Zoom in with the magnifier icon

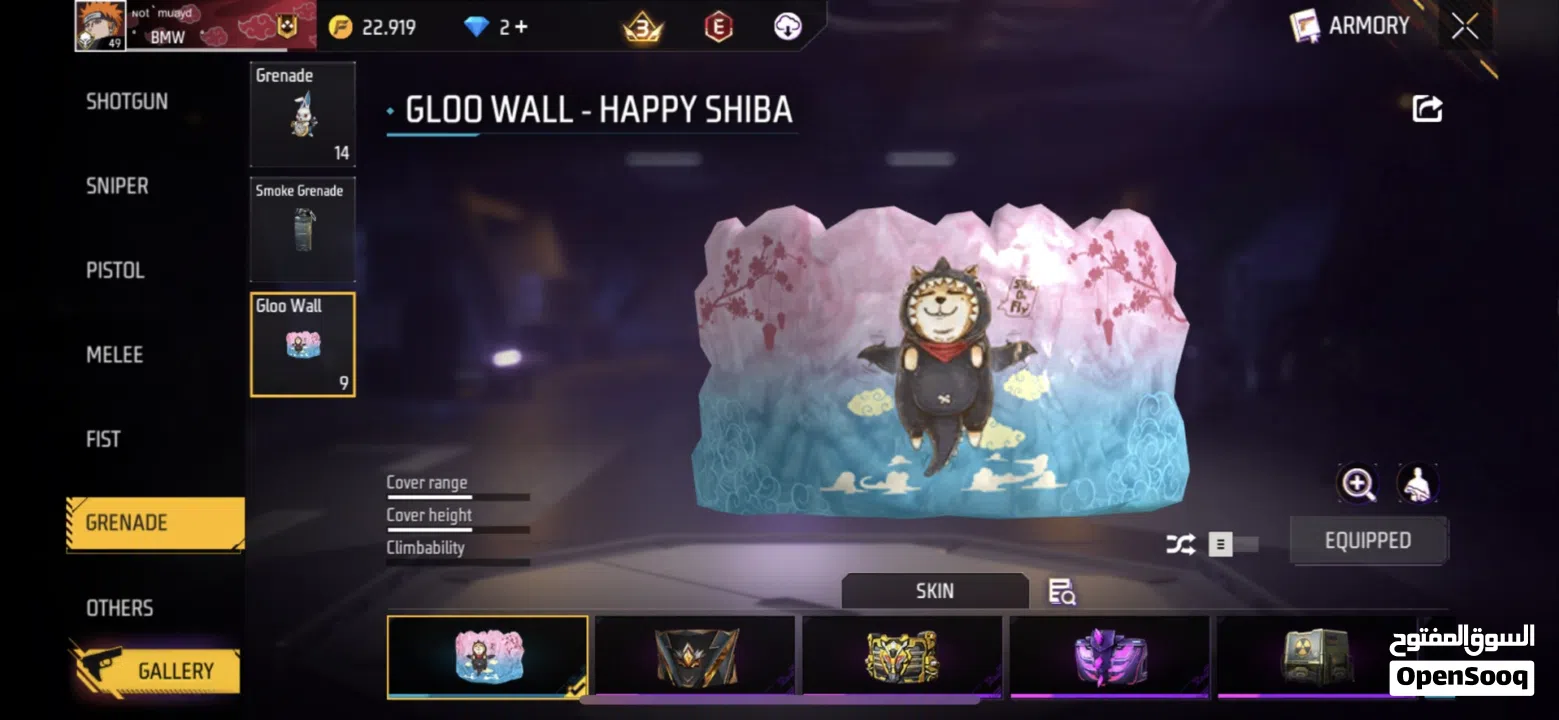coord(1358,484)
